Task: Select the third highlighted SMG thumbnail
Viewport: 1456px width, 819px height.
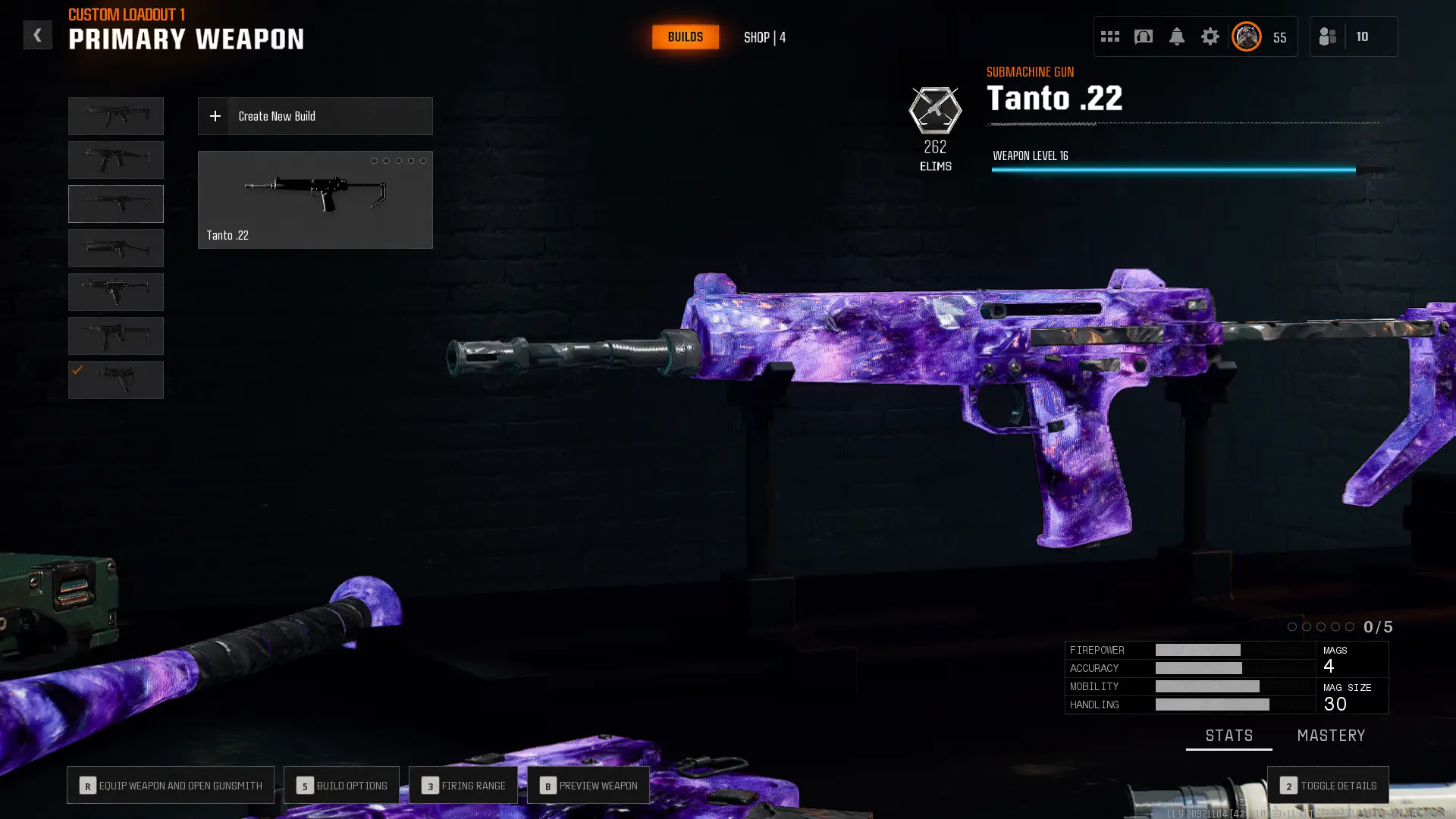Action: pyautogui.click(x=115, y=203)
